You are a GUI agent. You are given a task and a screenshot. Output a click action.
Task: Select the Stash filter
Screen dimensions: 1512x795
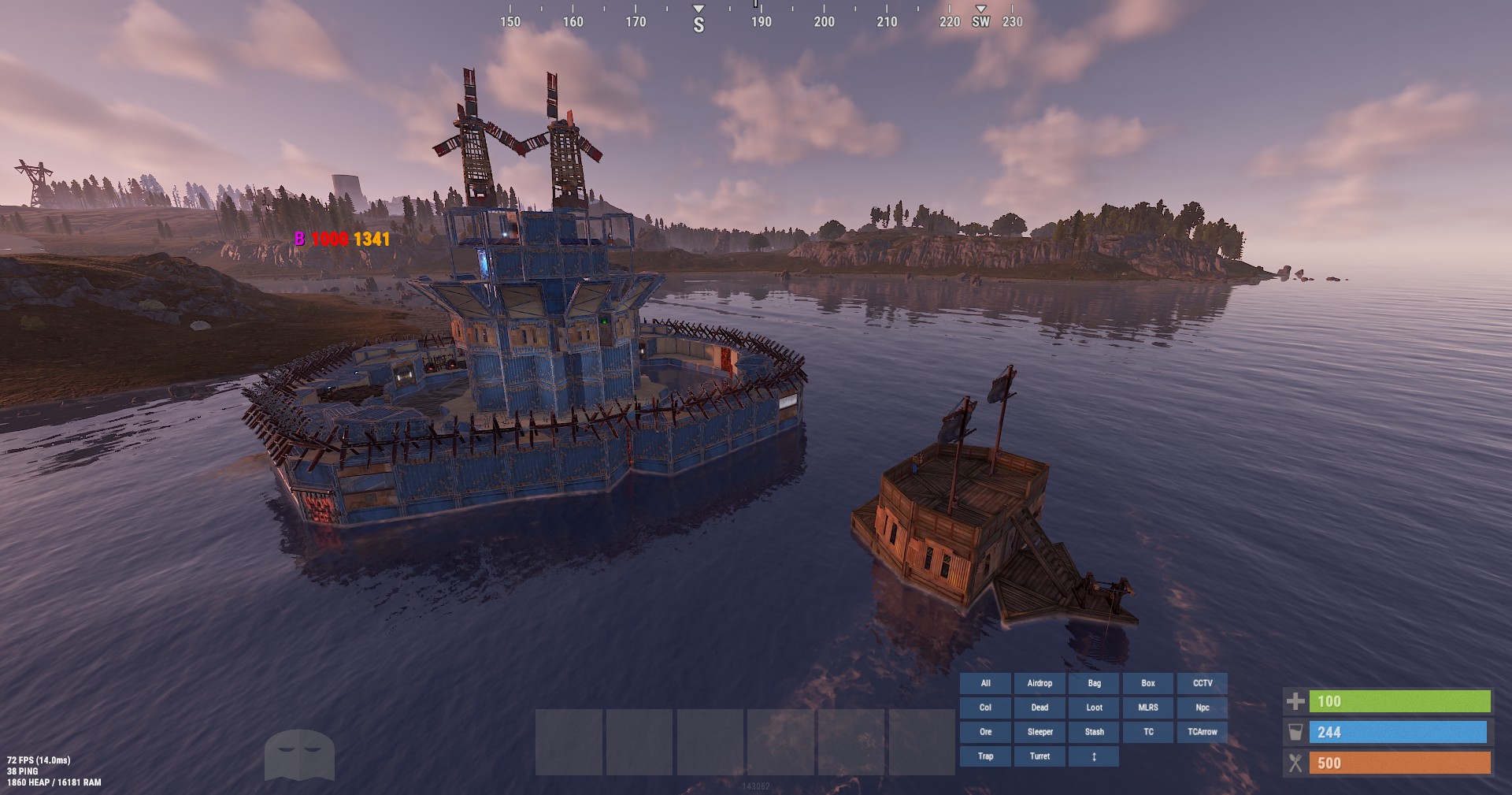click(x=1094, y=731)
